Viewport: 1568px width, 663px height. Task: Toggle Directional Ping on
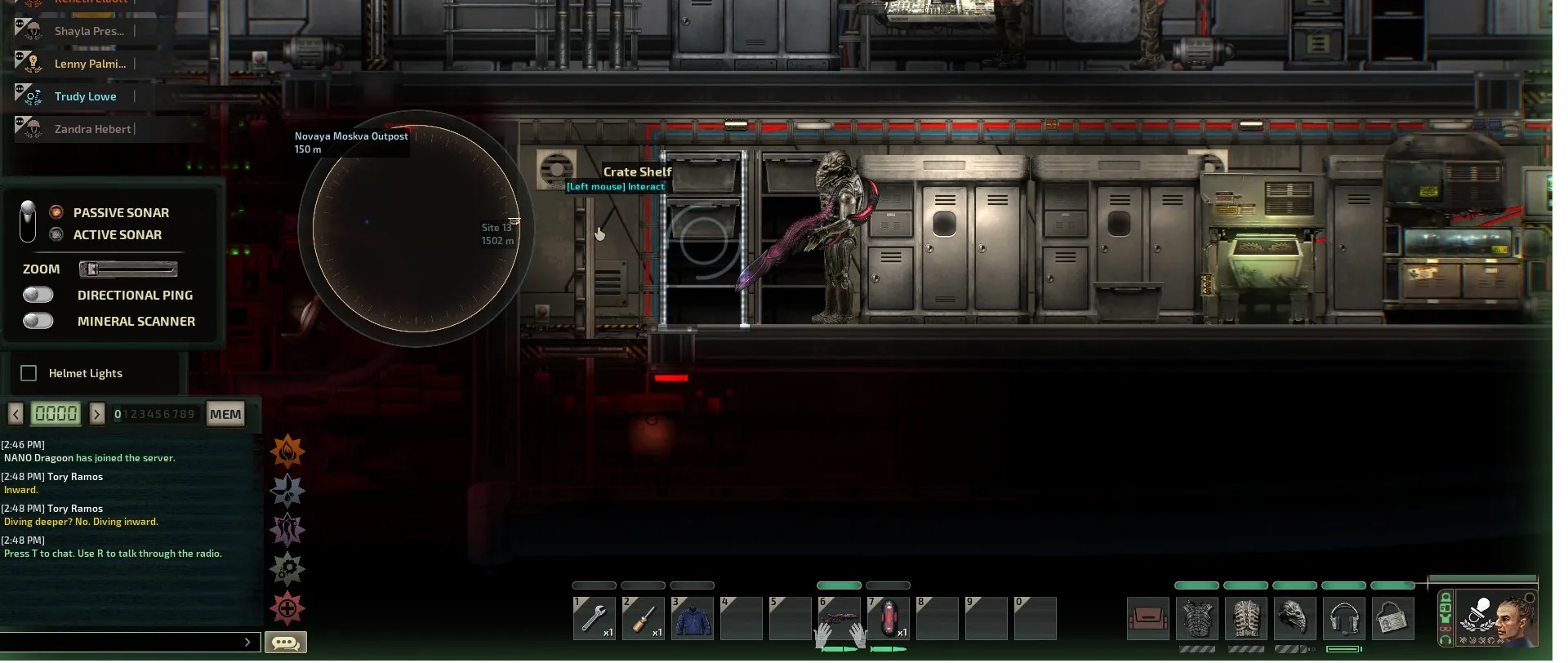38,295
